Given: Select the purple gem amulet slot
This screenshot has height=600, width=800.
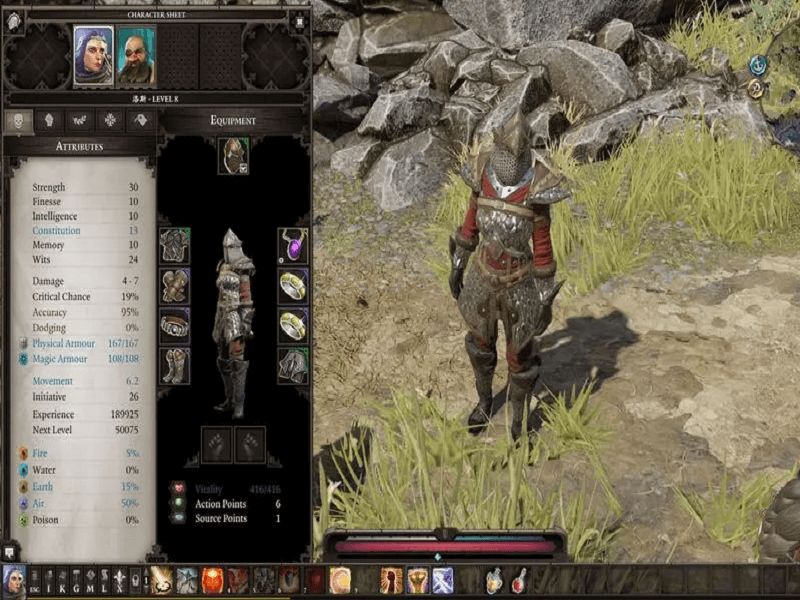Looking at the screenshot, I should point(293,245).
